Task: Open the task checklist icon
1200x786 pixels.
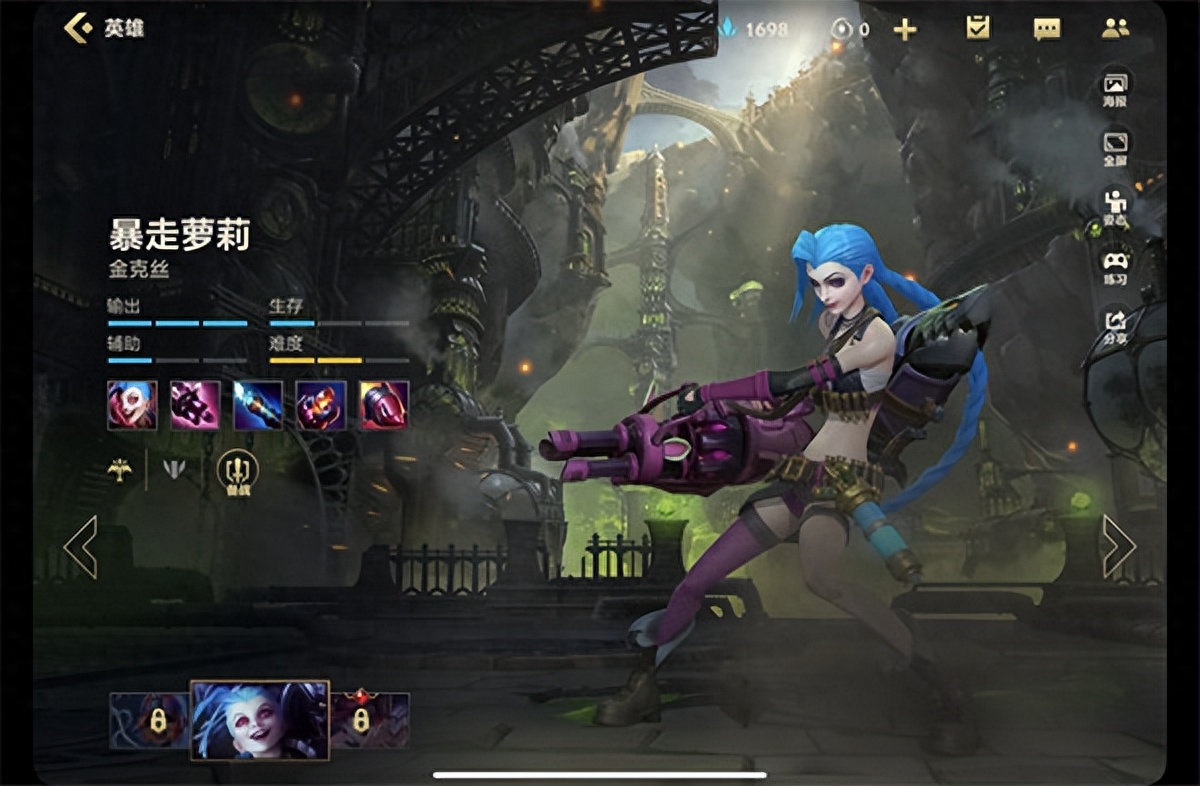Action: [977, 28]
